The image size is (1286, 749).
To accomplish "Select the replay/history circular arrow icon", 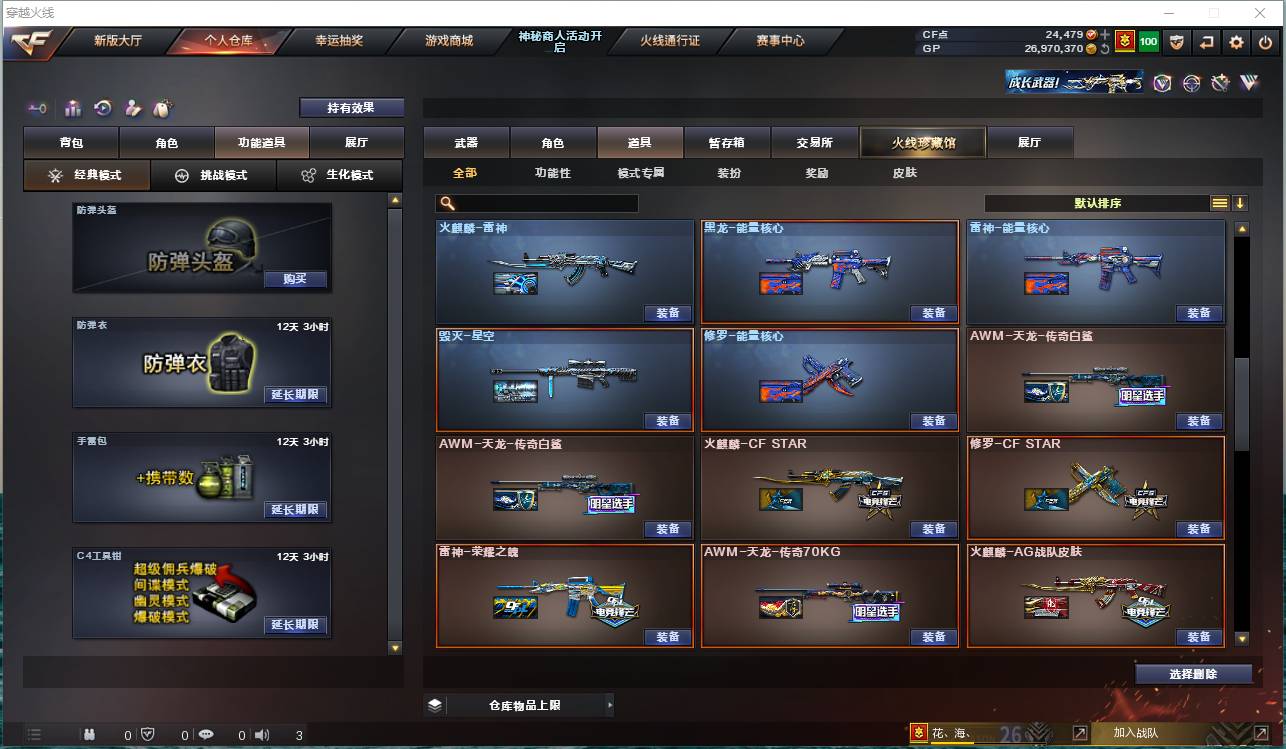I will (x=102, y=108).
